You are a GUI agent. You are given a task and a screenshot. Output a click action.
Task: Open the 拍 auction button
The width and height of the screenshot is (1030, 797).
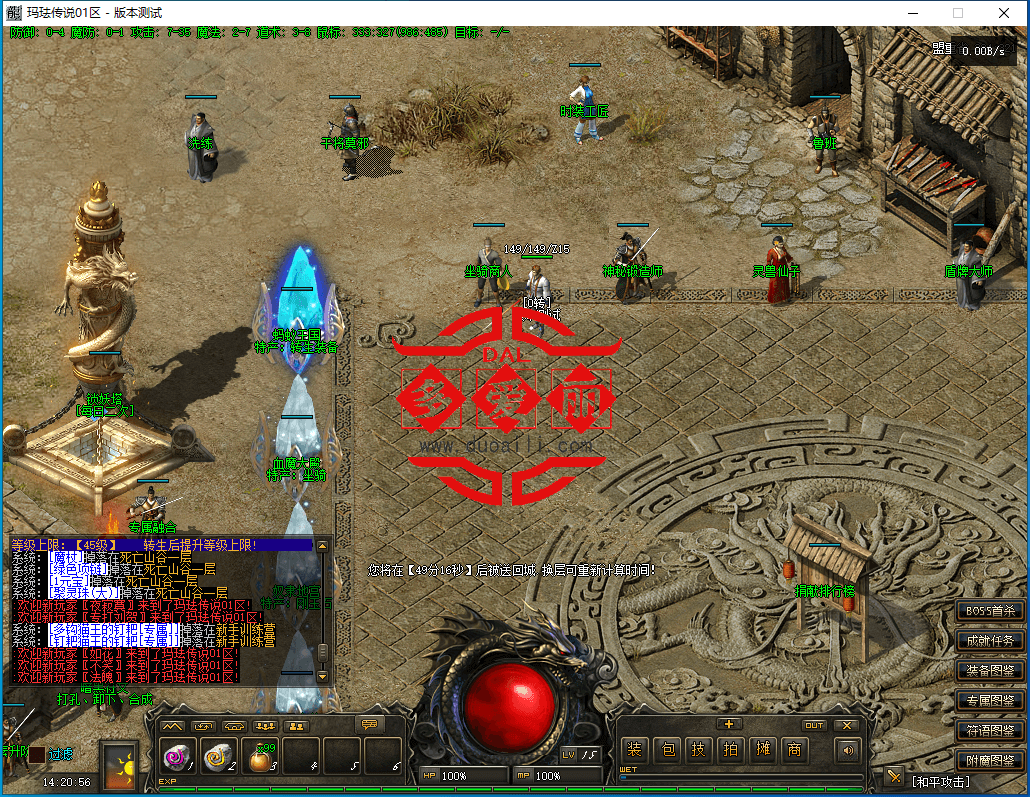pos(732,750)
